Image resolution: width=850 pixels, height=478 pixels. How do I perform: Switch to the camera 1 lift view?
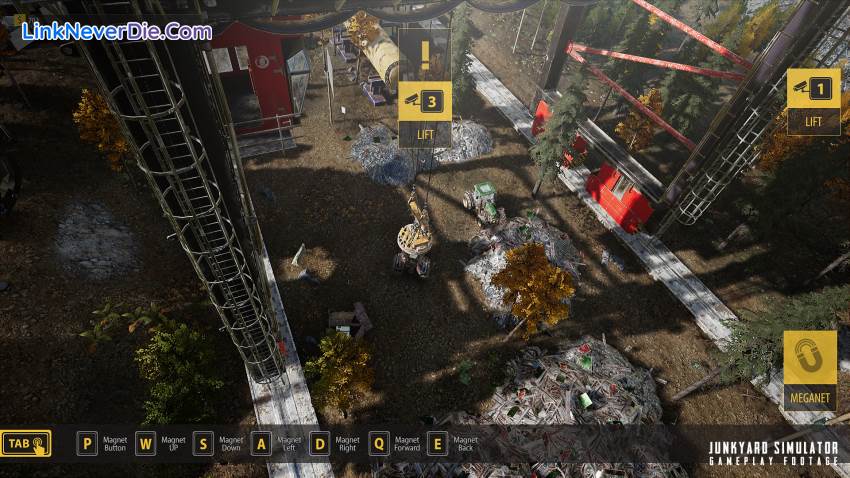coord(812,90)
